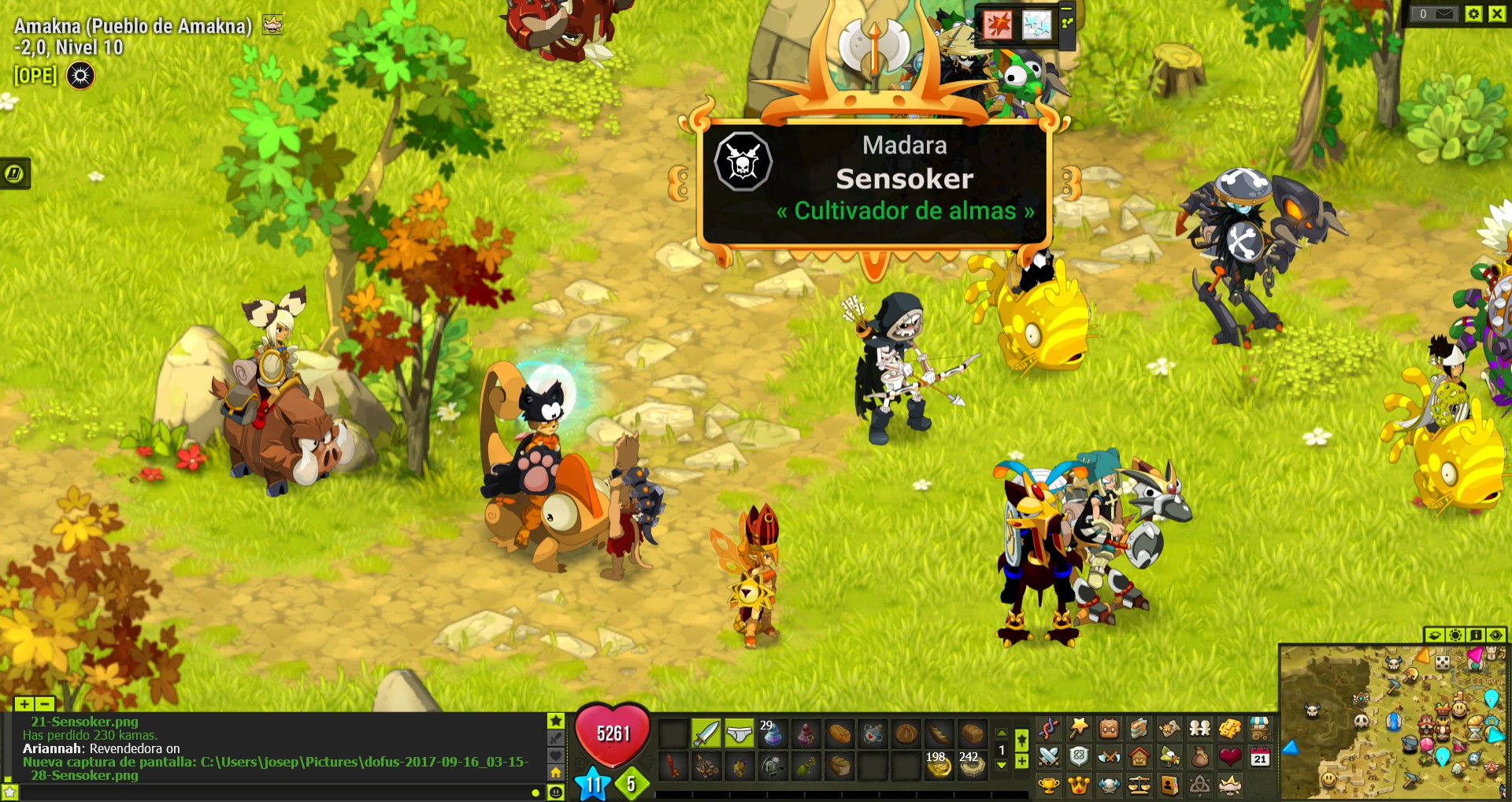Image resolution: width=1512 pixels, height=802 pixels.
Task: Open the scales marketplace icon
Action: coord(1138,785)
